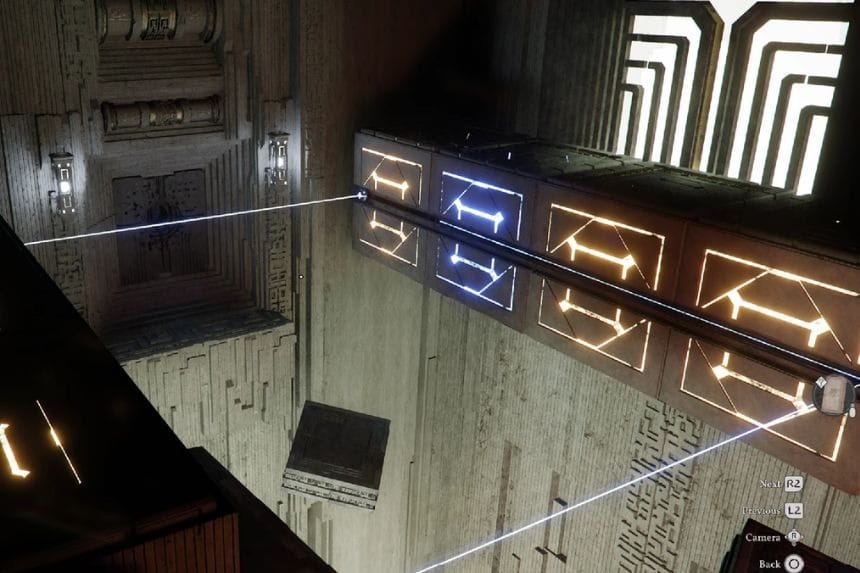The height and width of the screenshot is (573, 860).
Task: Select the circular stone tablet HUD icon
Action: pos(833,395)
